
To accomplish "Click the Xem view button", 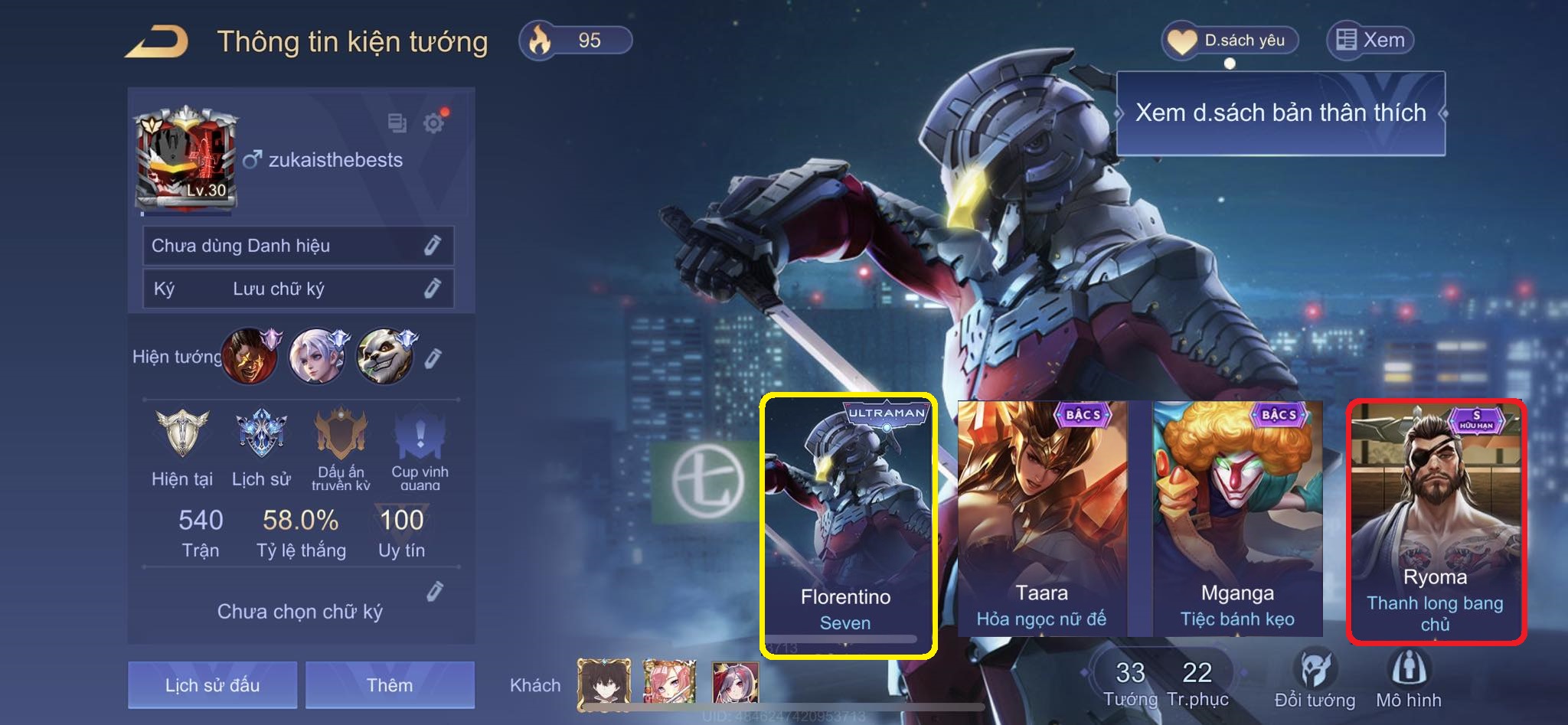I will tap(1370, 40).
